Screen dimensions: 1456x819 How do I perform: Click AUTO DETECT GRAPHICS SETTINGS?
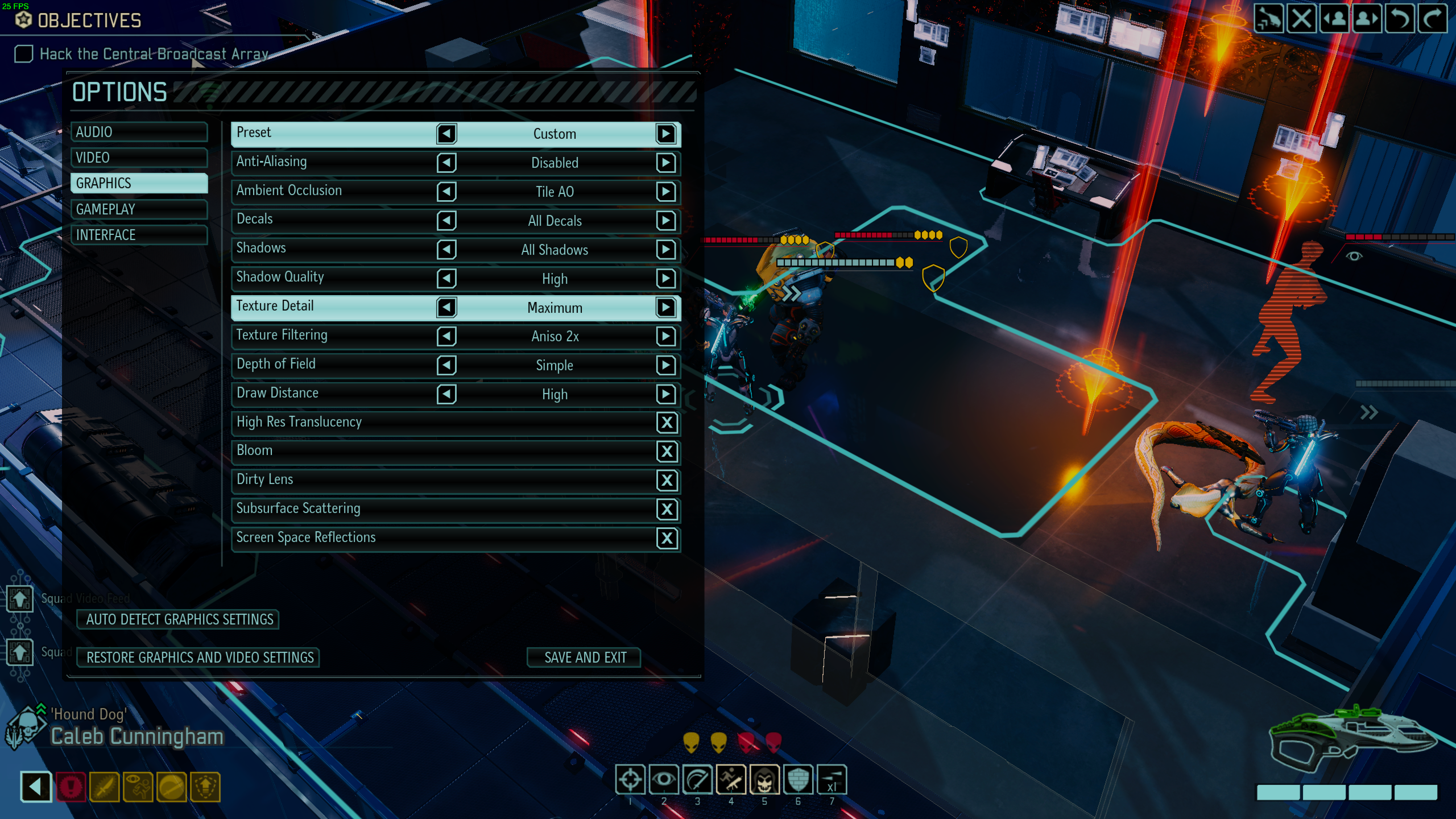click(177, 619)
